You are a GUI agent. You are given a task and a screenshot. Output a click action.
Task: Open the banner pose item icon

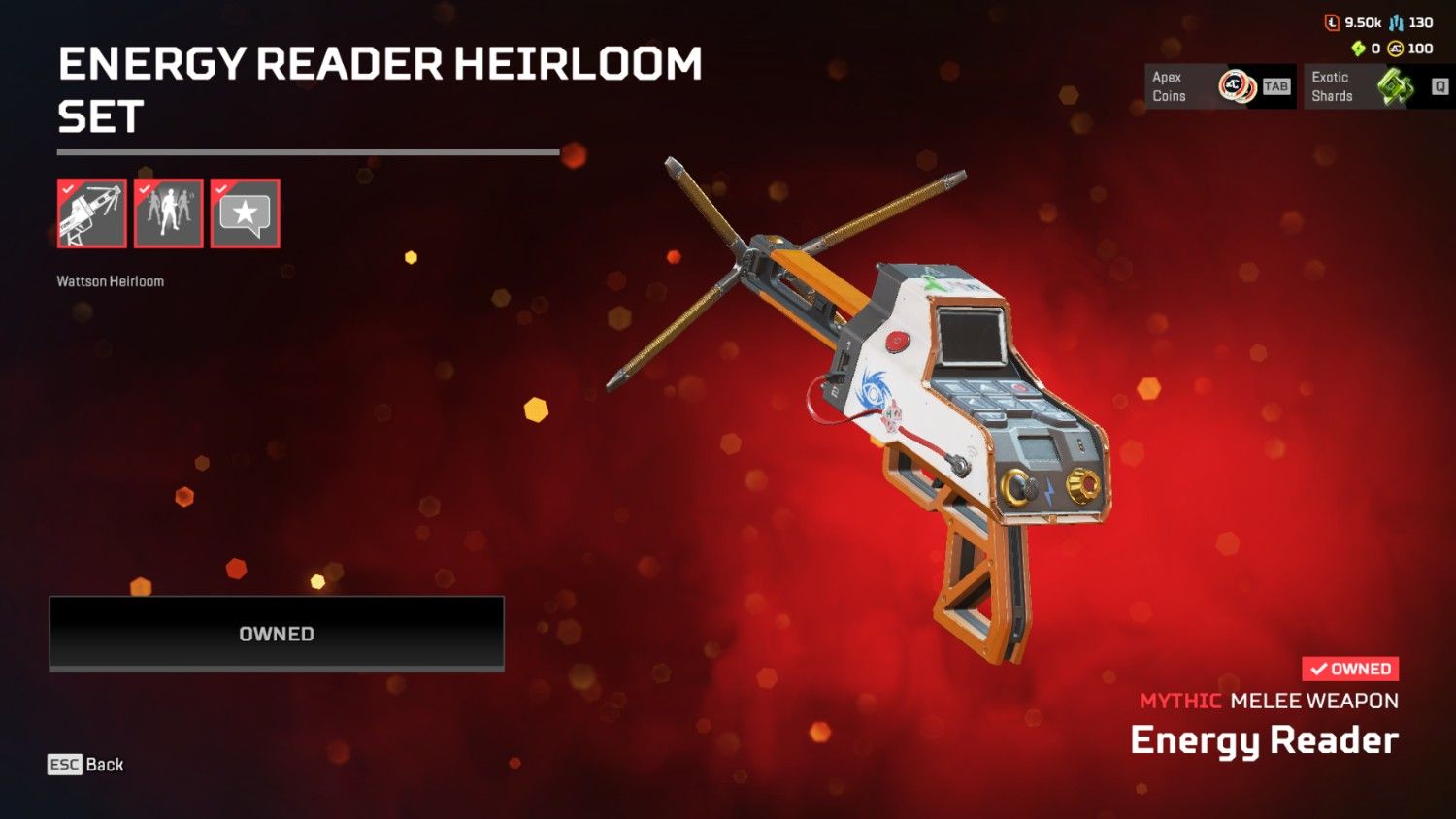coord(168,213)
